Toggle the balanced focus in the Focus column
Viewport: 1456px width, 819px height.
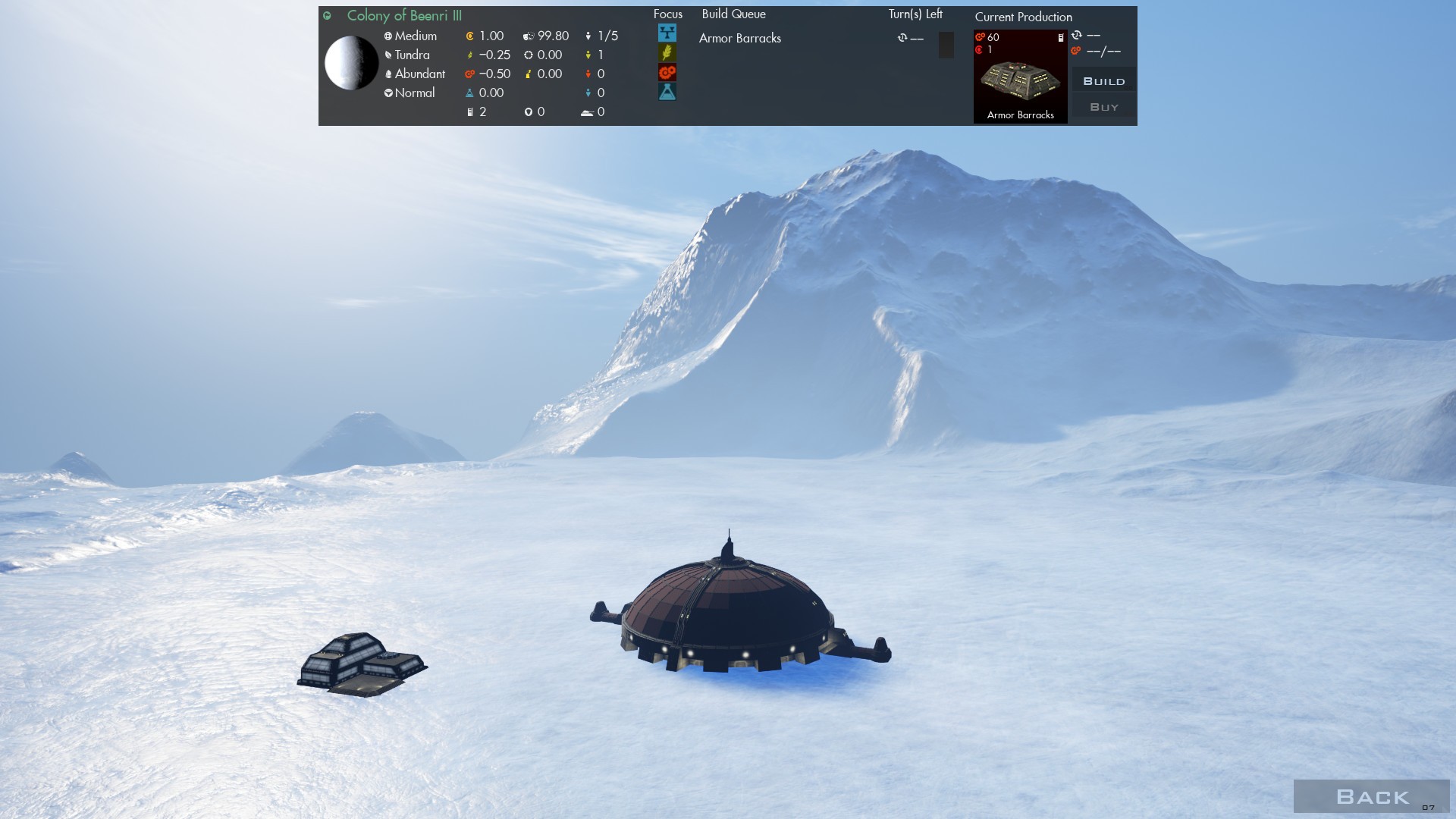click(x=667, y=34)
